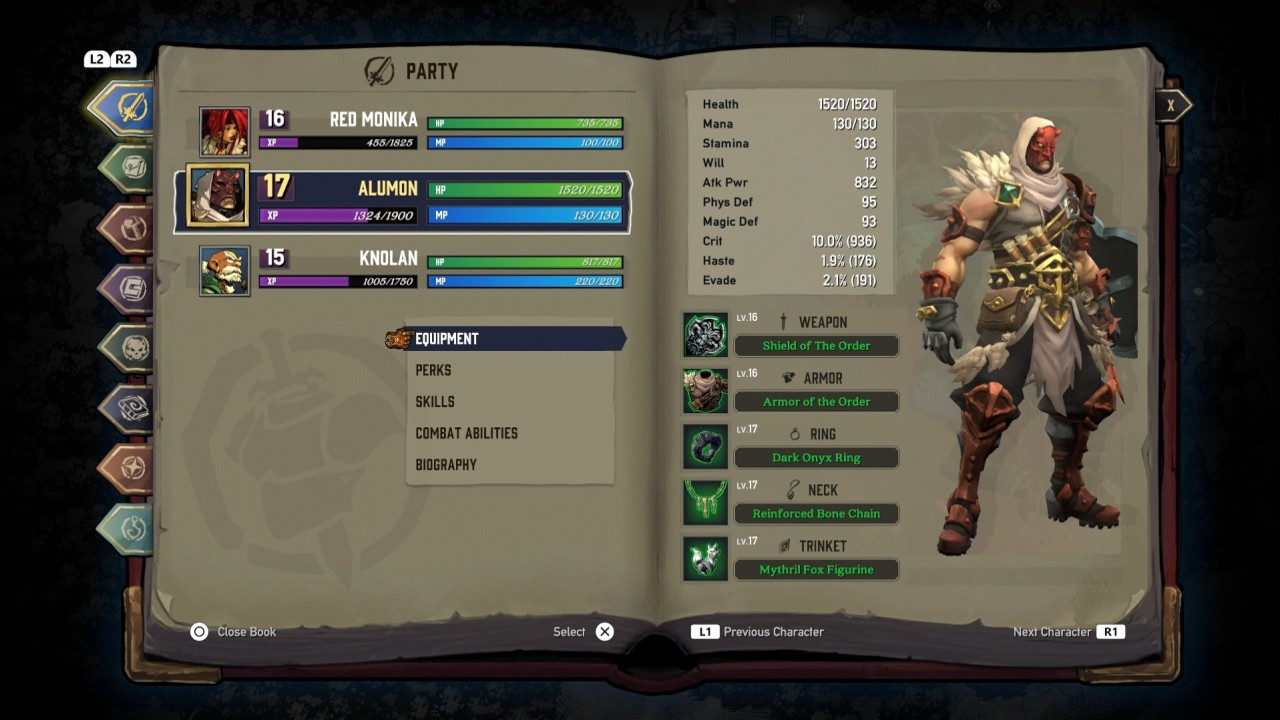Open the Skills menu entry

(x=435, y=402)
